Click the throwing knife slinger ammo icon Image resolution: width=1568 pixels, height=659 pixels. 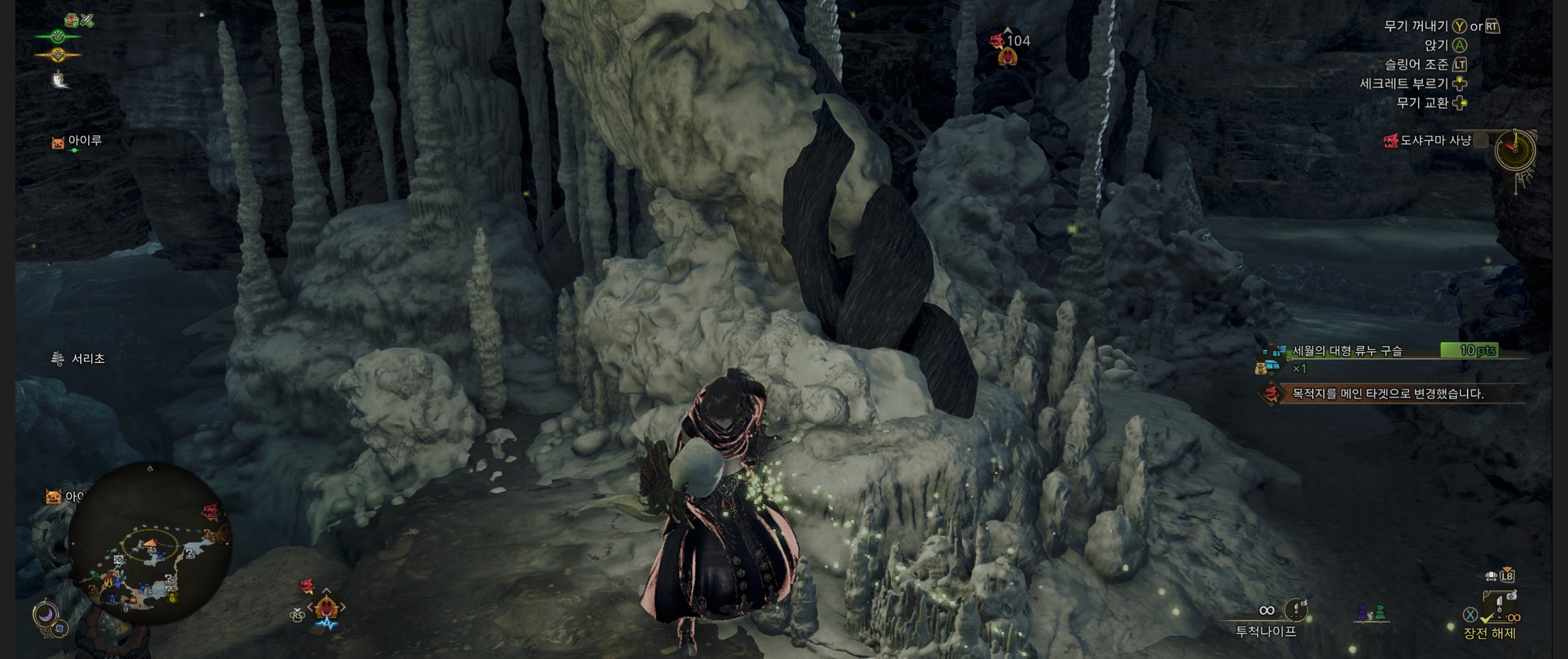[x=1295, y=609]
